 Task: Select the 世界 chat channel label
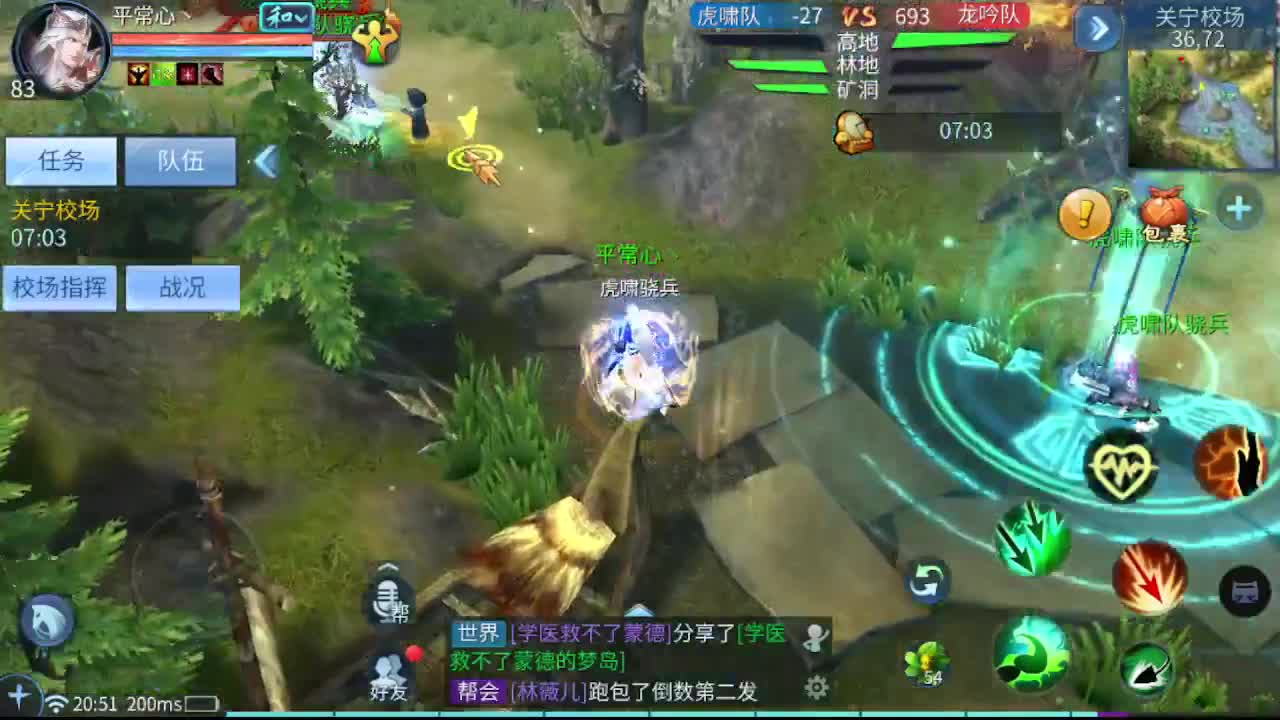point(477,632)
